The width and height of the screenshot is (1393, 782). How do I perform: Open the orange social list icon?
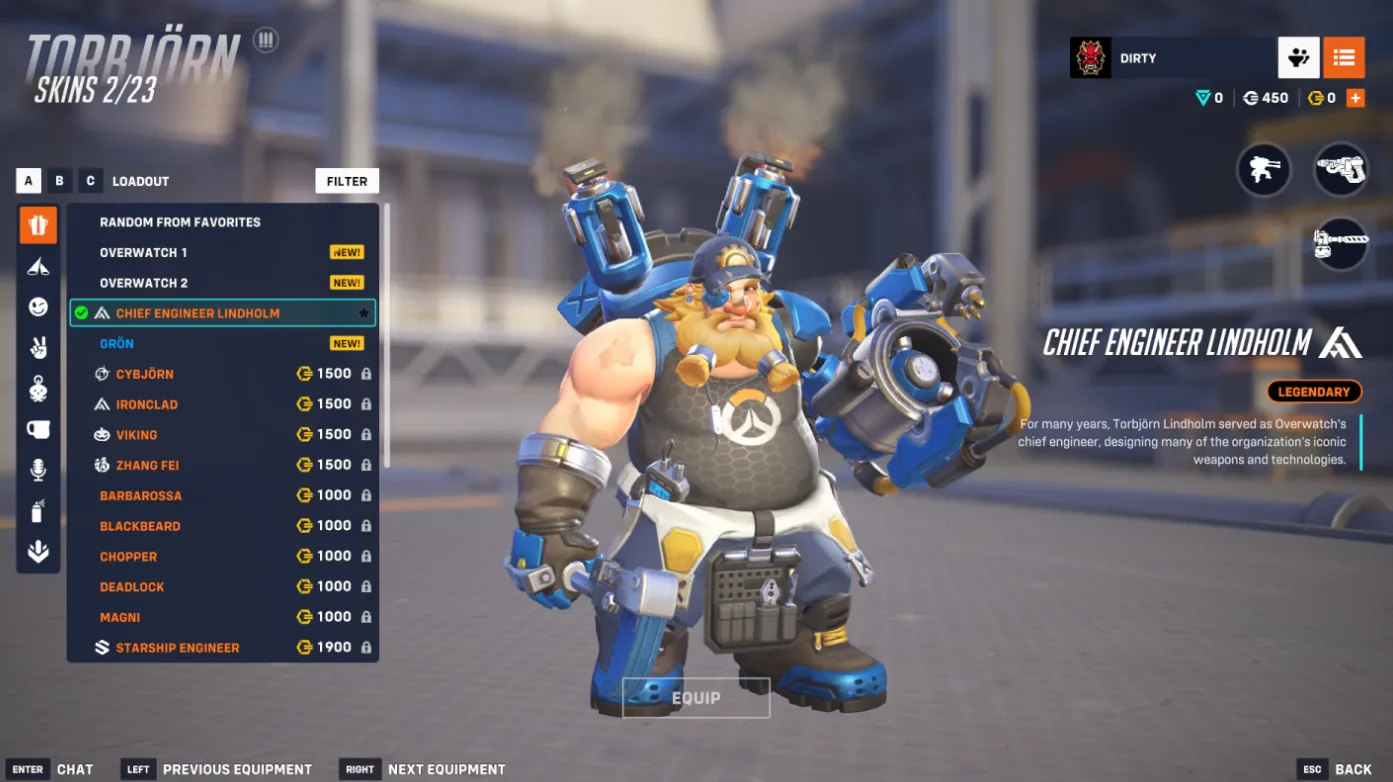point(1344,57)
